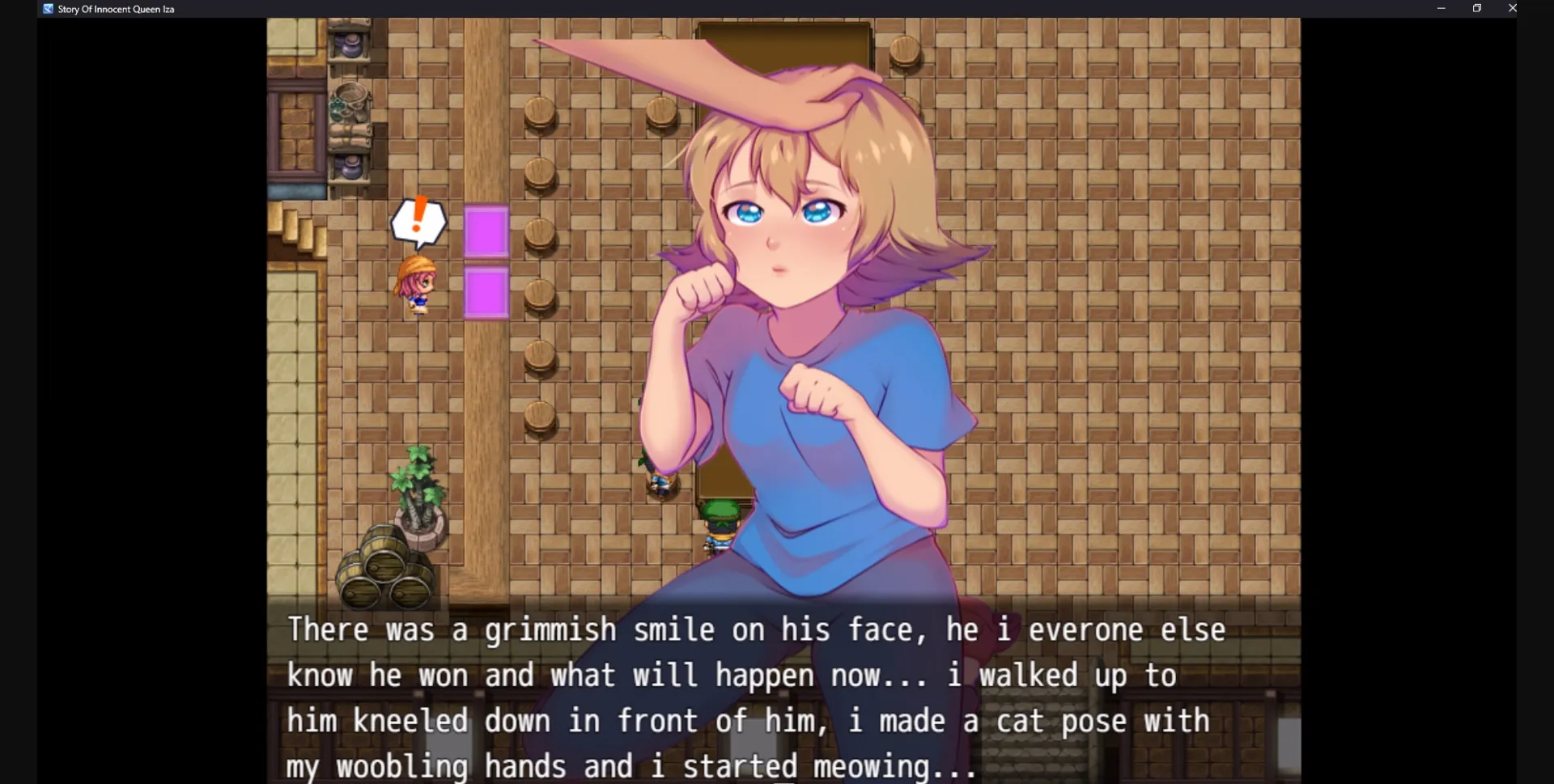
Task: Click the player character sprite with pink hair
Action: (x=417, y=283)
